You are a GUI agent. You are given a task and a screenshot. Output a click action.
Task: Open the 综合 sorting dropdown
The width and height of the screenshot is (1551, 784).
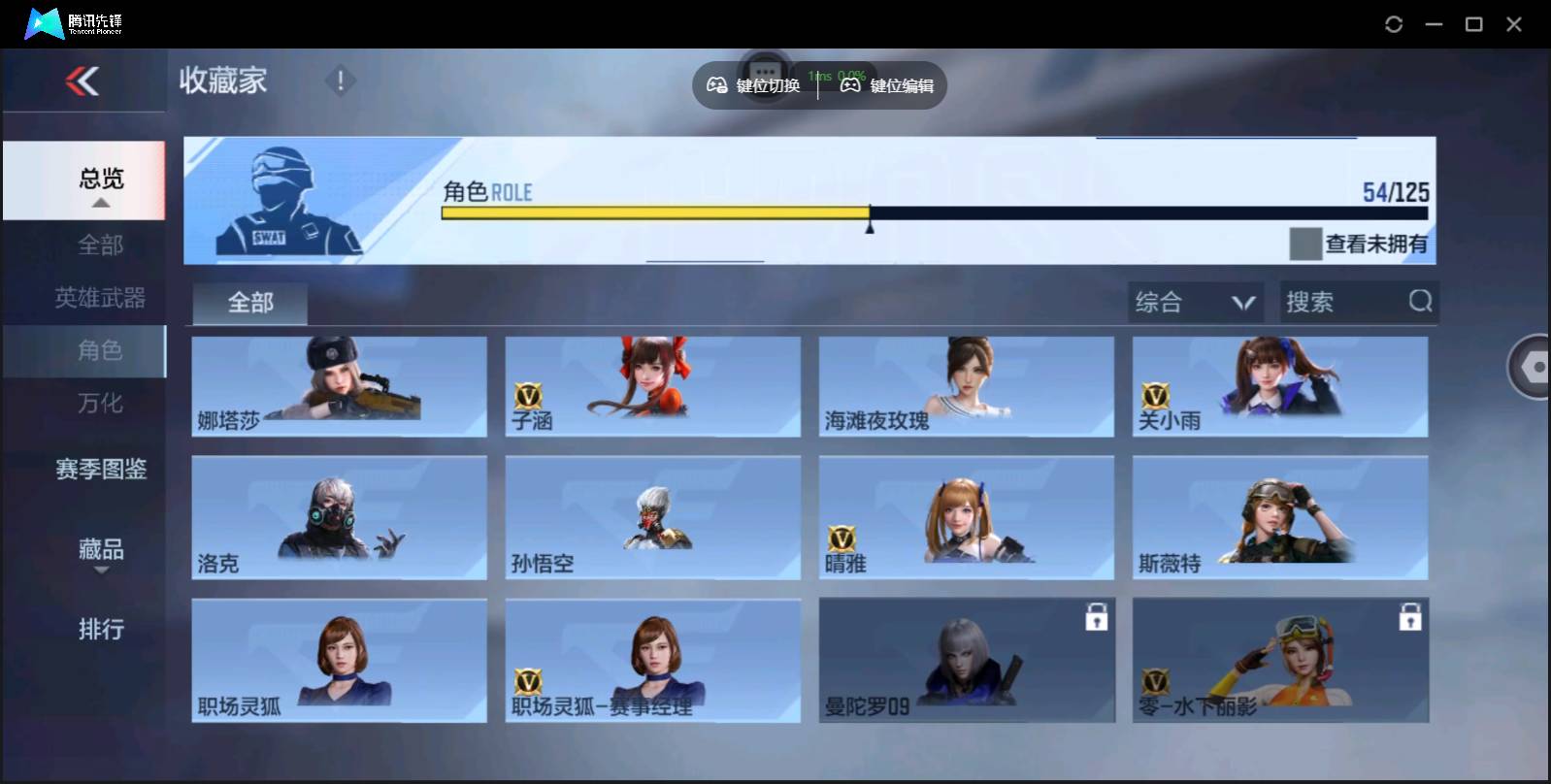pyautogui.click(x=1196, y=302)
